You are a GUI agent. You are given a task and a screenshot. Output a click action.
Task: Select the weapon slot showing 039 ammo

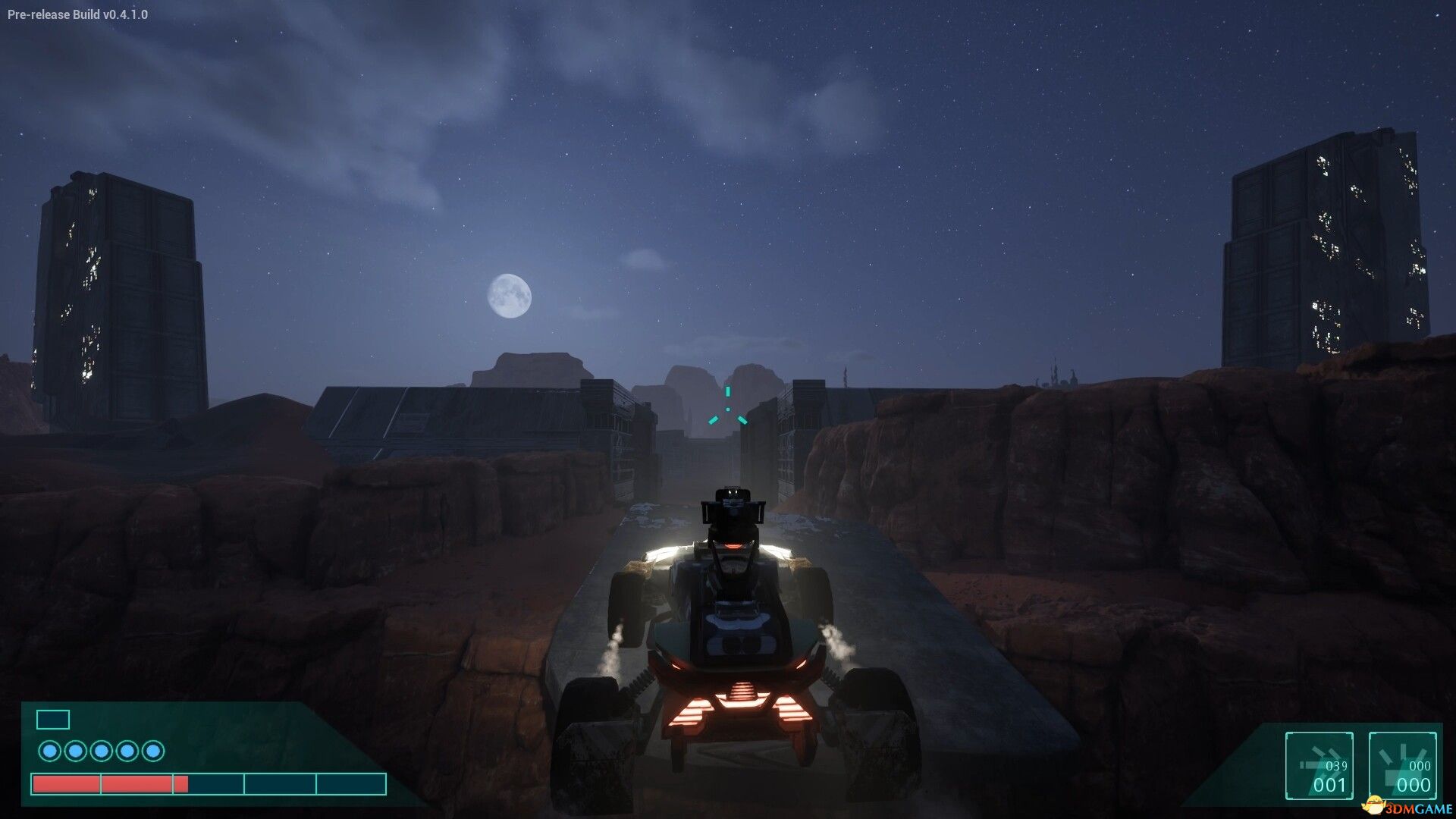1319,765
